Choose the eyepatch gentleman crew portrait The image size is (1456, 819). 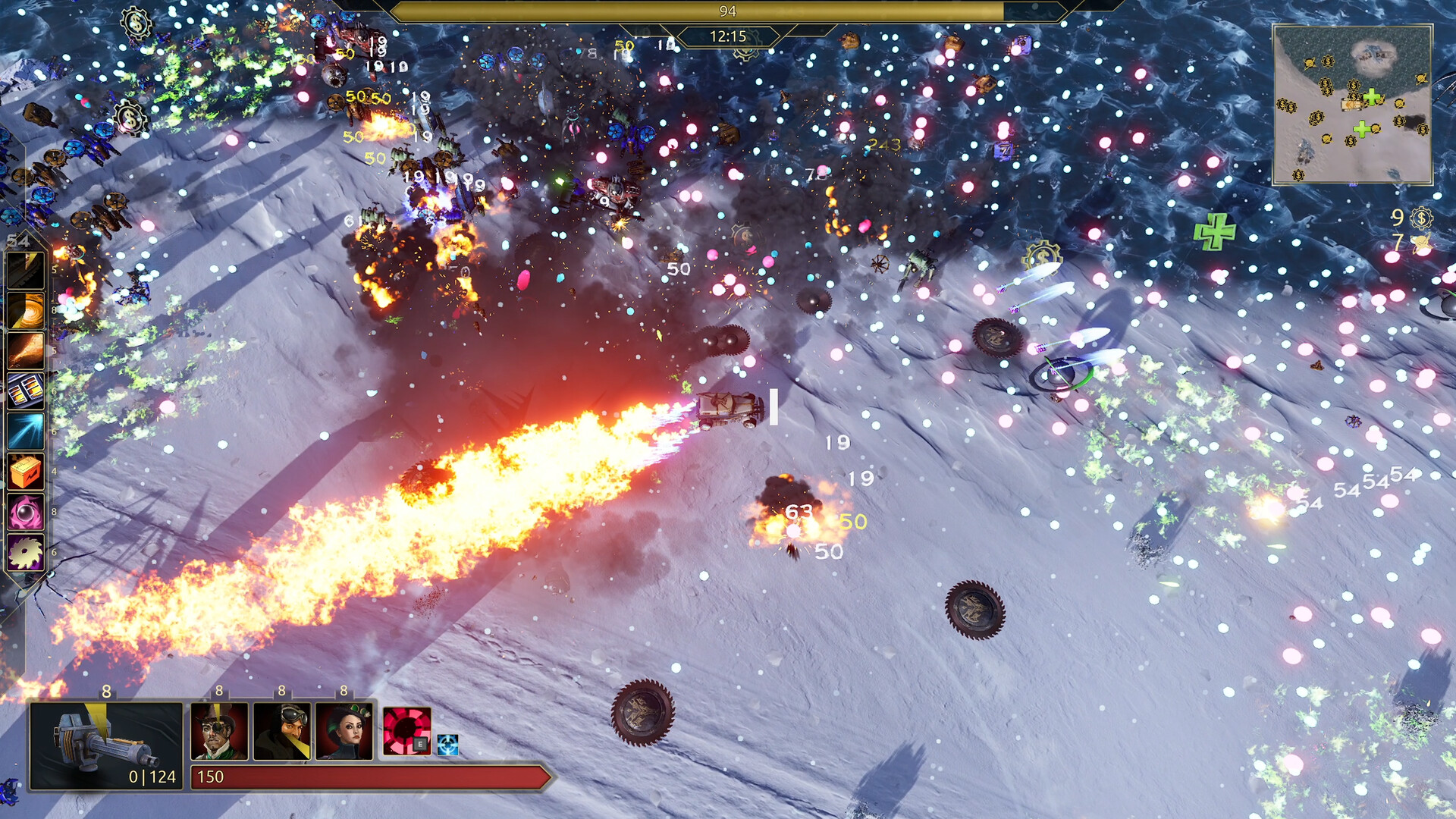(x=219, y=731)
